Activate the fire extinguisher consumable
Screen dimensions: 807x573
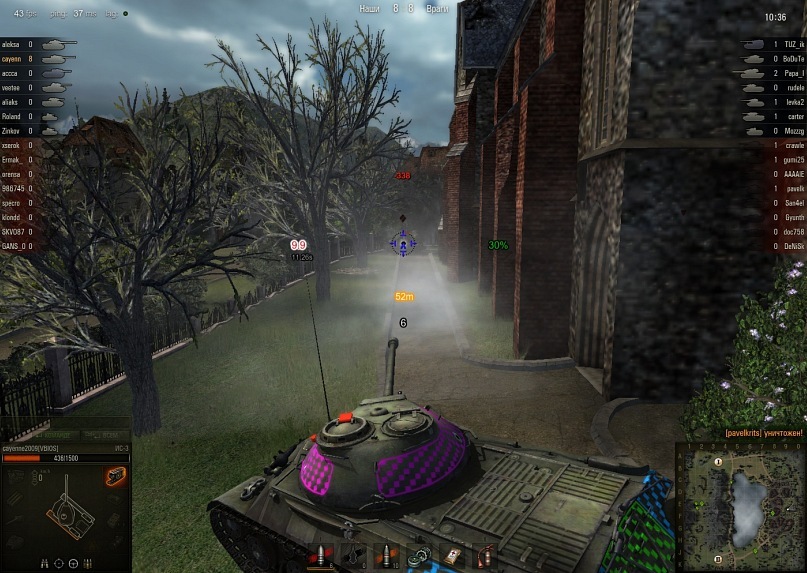485,555
